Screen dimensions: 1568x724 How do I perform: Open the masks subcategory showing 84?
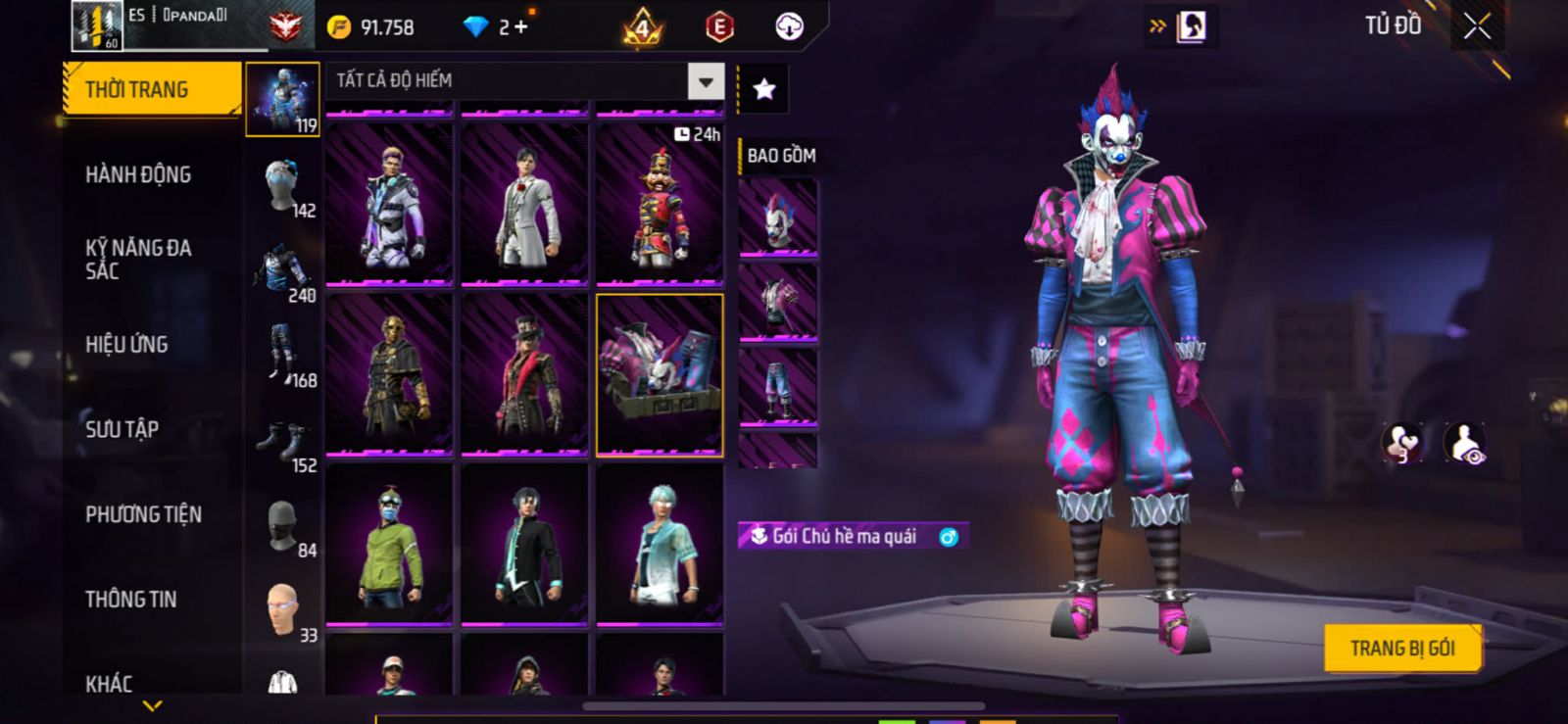(x=283, y=529)
